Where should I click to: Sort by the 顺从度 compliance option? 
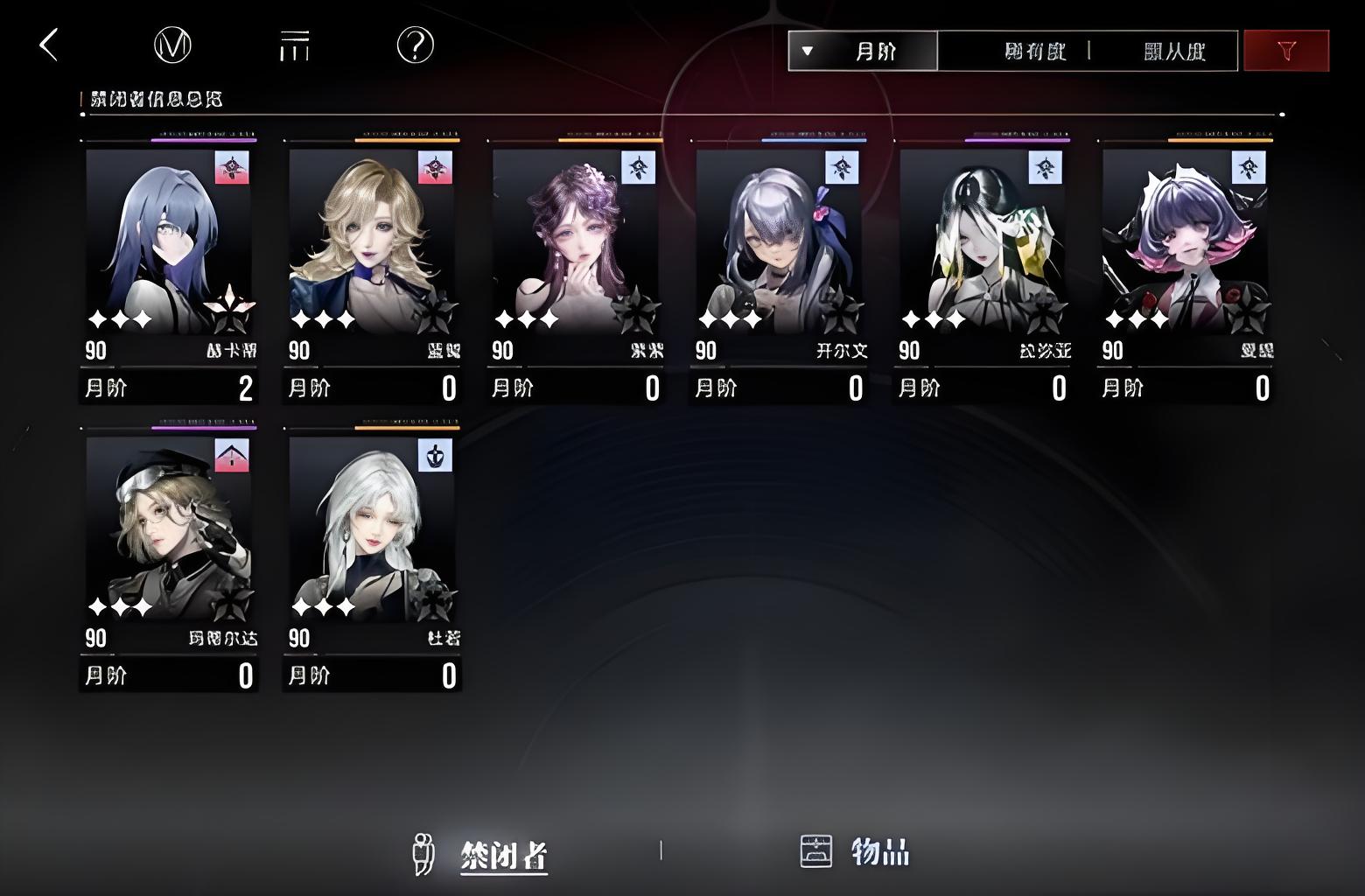tap(1174, 52)
